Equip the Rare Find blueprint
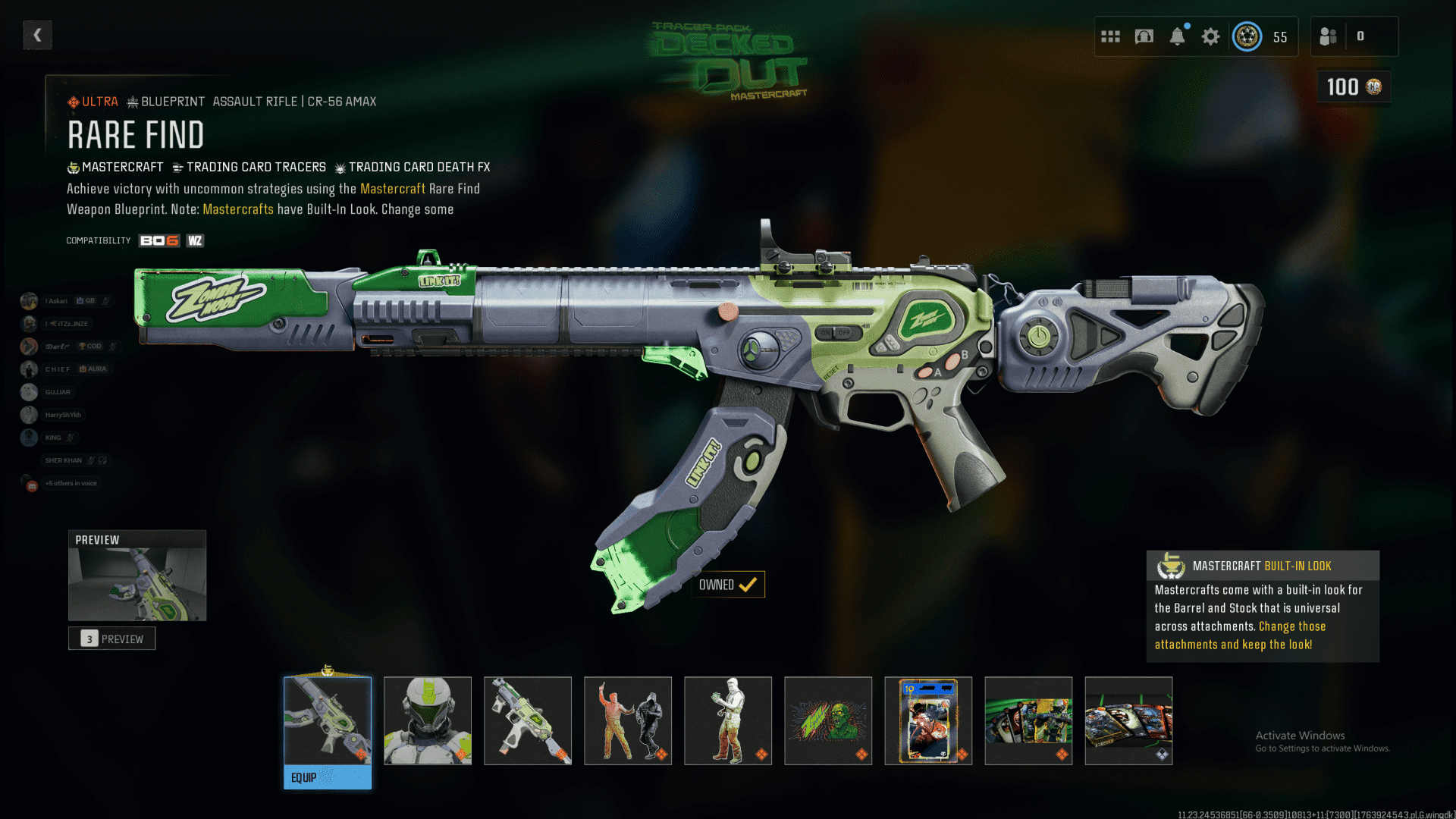 click(328, 777)
